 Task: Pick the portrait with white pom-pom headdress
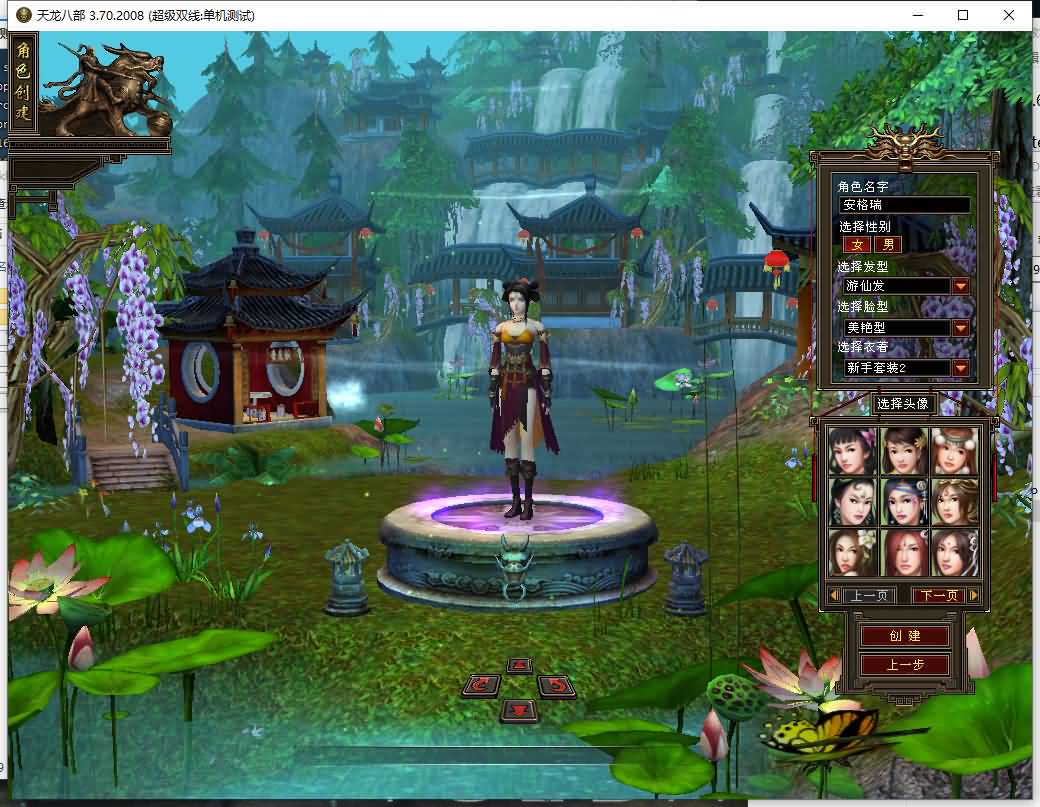pos(955,450)
